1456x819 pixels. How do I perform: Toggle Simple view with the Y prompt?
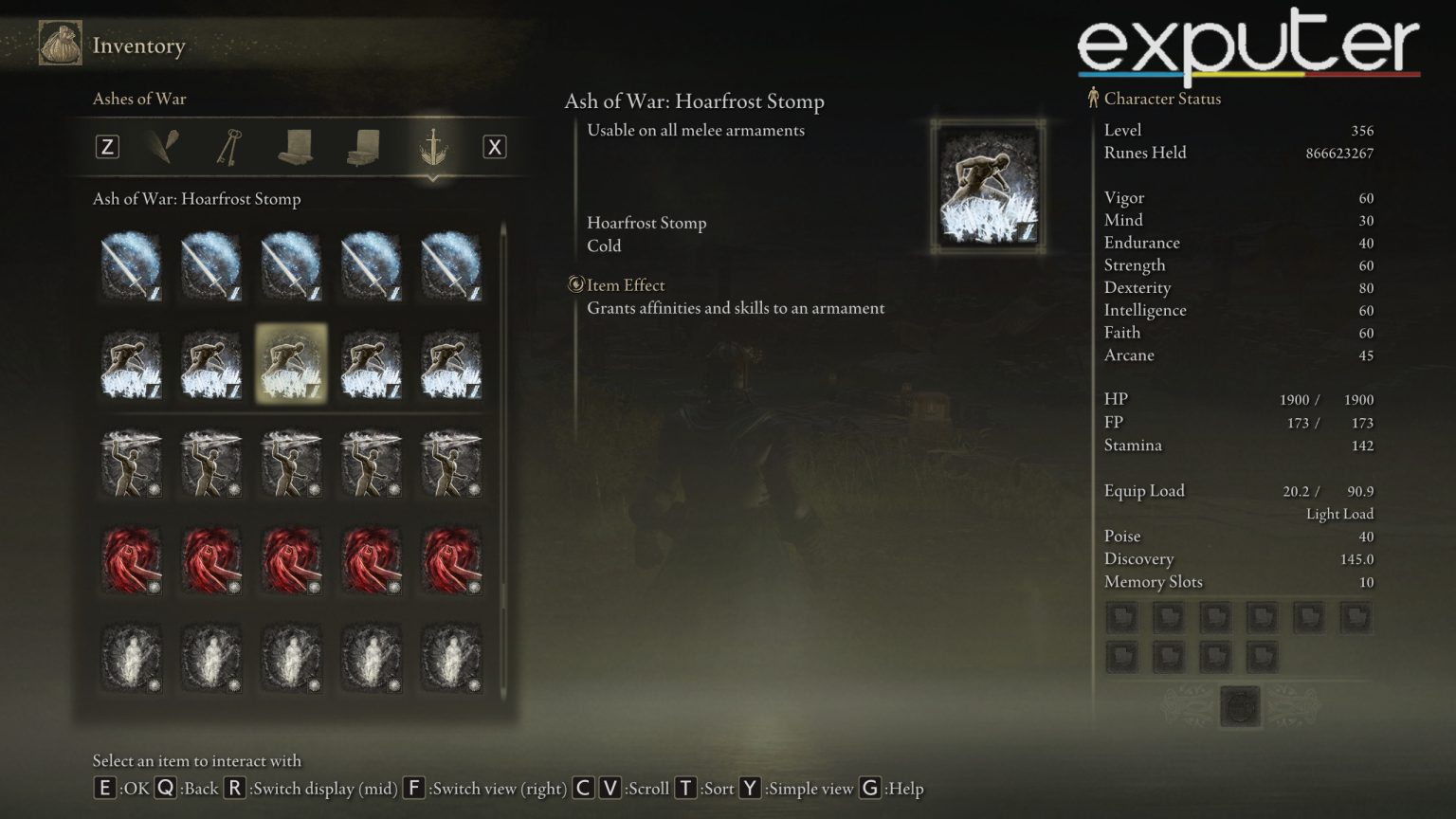coord(750,788)
